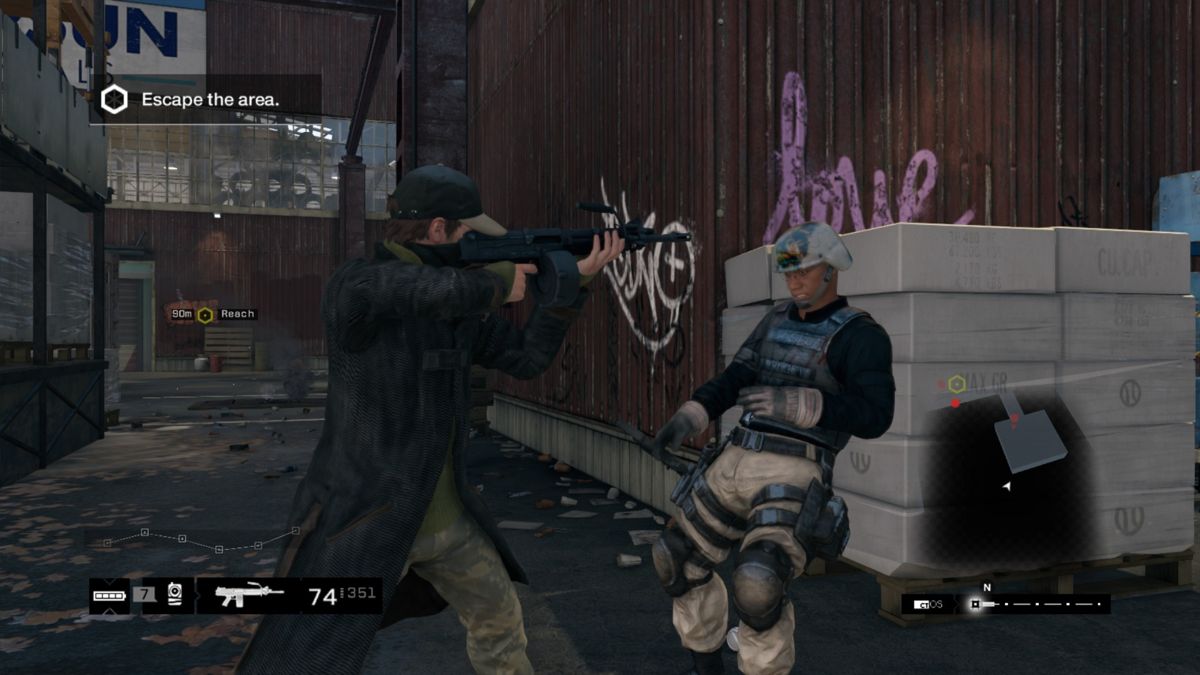Choose the gadget device icon
1200x675 pixels.
tap(175, 595)
